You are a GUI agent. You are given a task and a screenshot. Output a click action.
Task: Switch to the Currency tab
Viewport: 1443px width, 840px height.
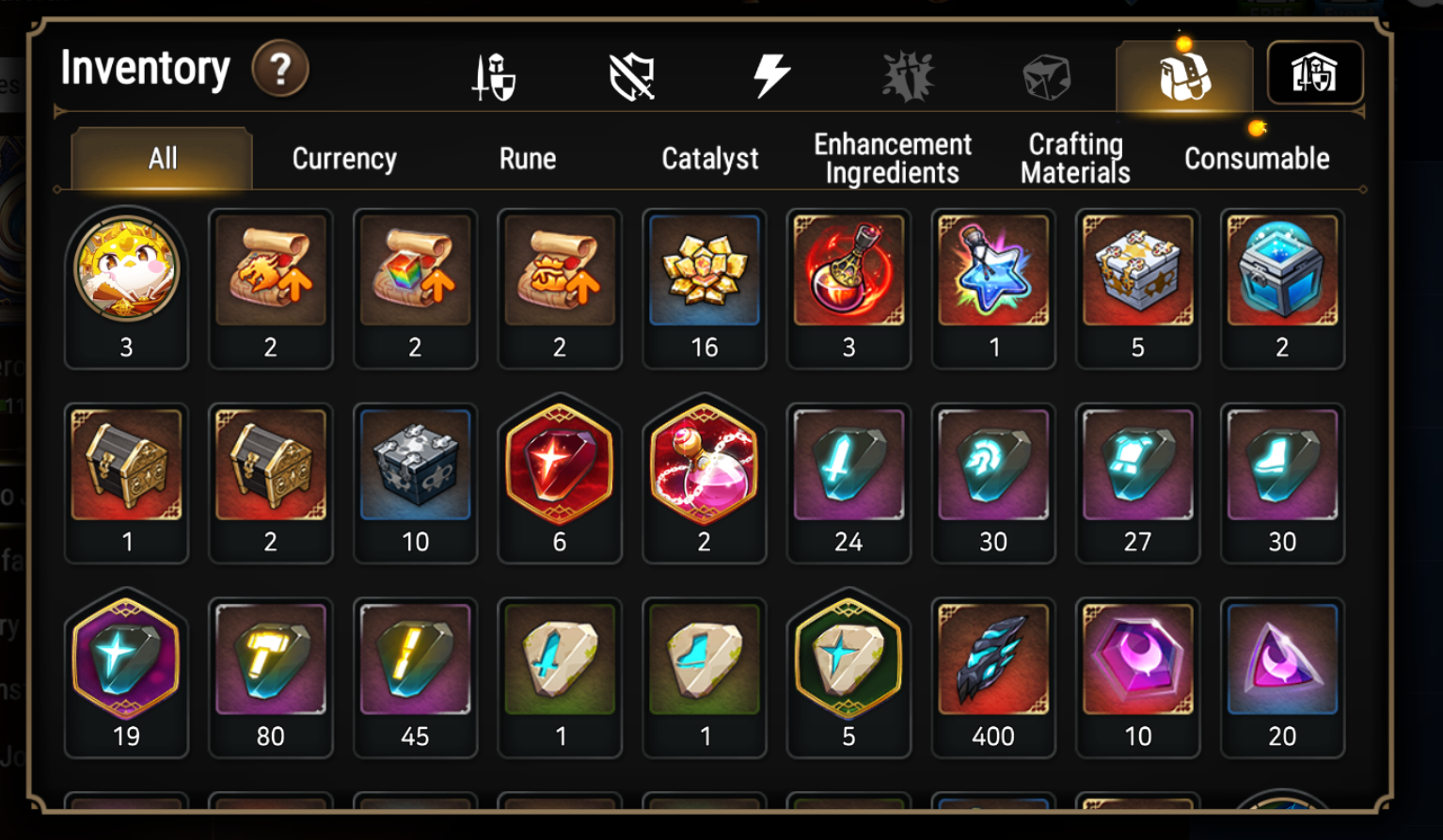(343, 157)
